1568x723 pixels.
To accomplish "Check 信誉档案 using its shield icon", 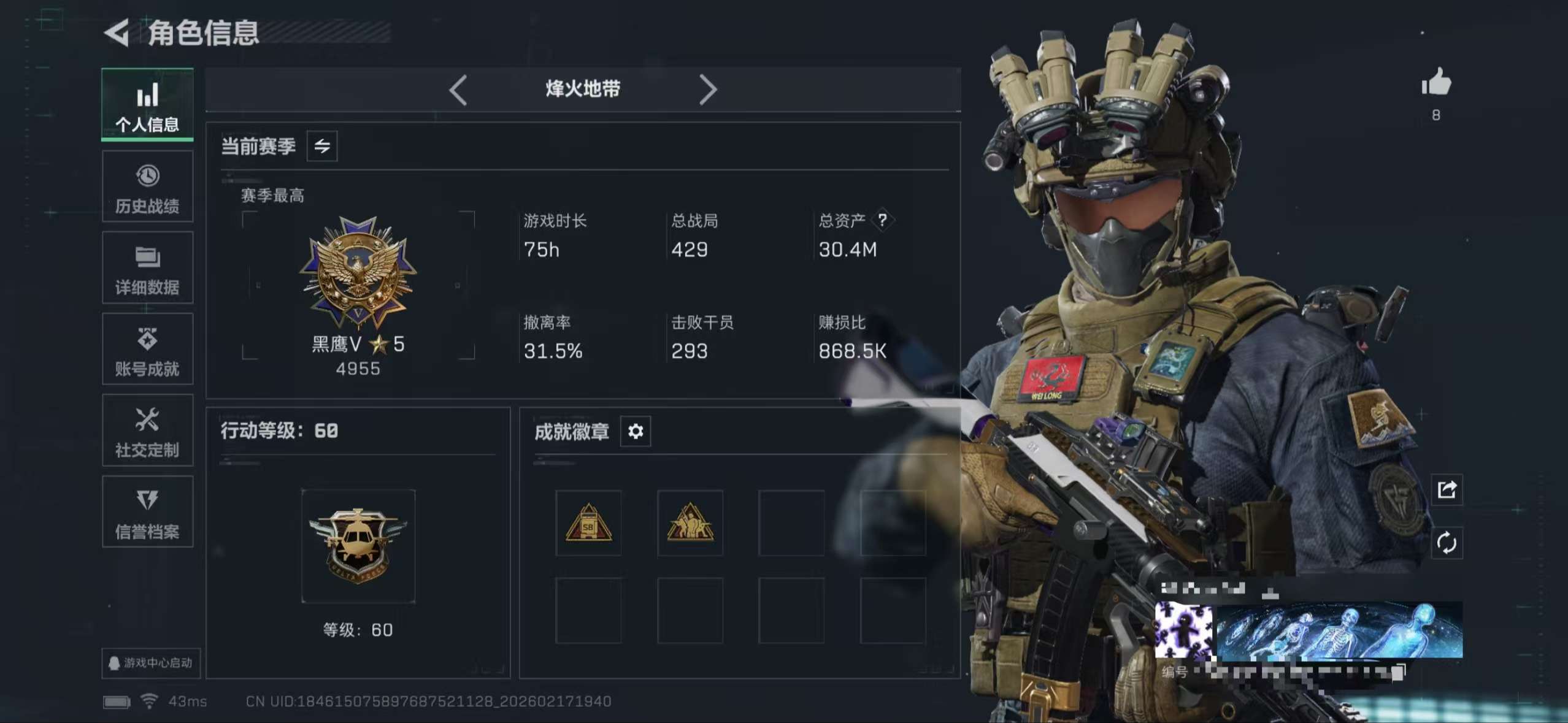I will point(147,512).
